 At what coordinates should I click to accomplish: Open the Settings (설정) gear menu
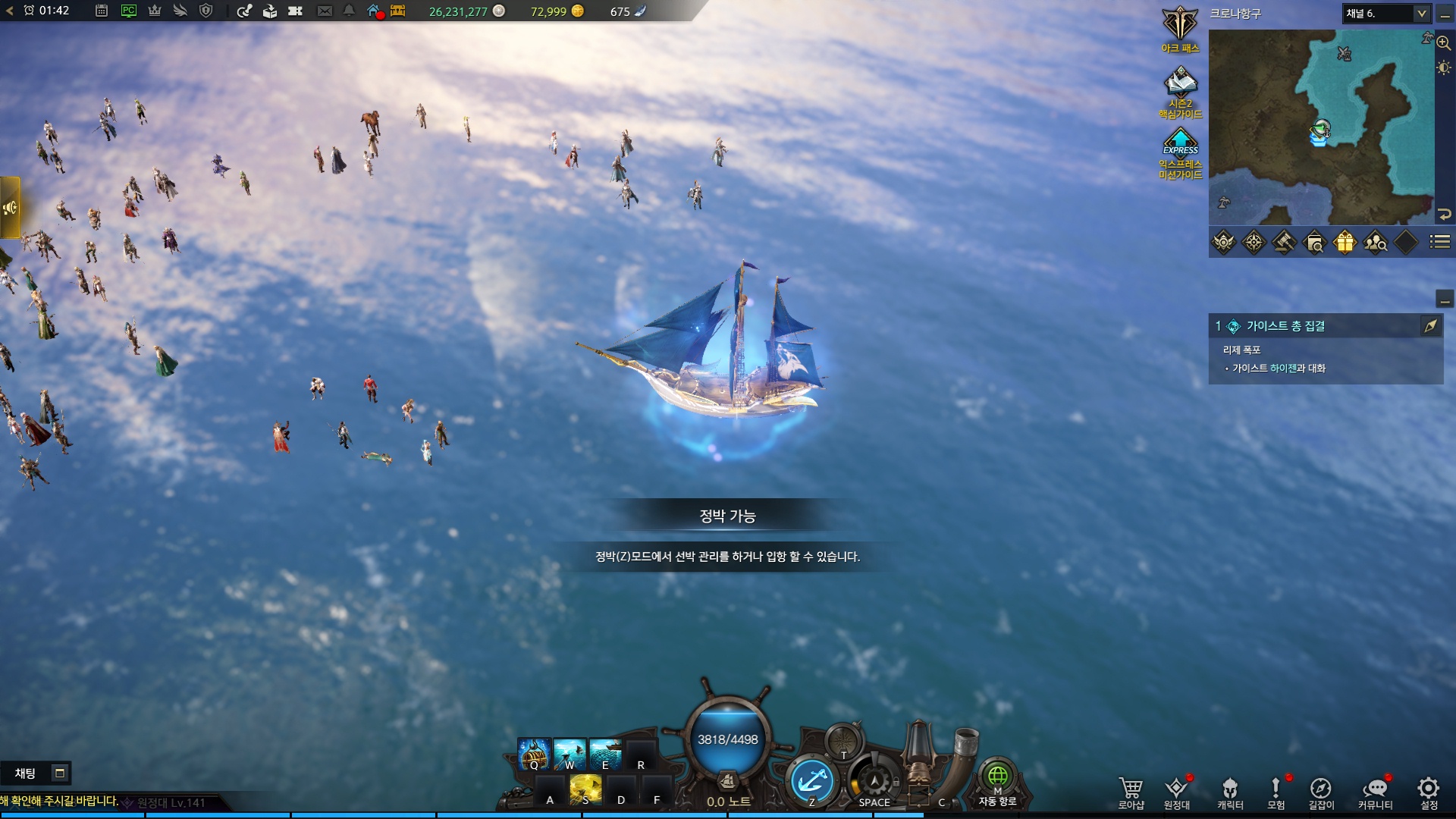(x=1429, y=790)
